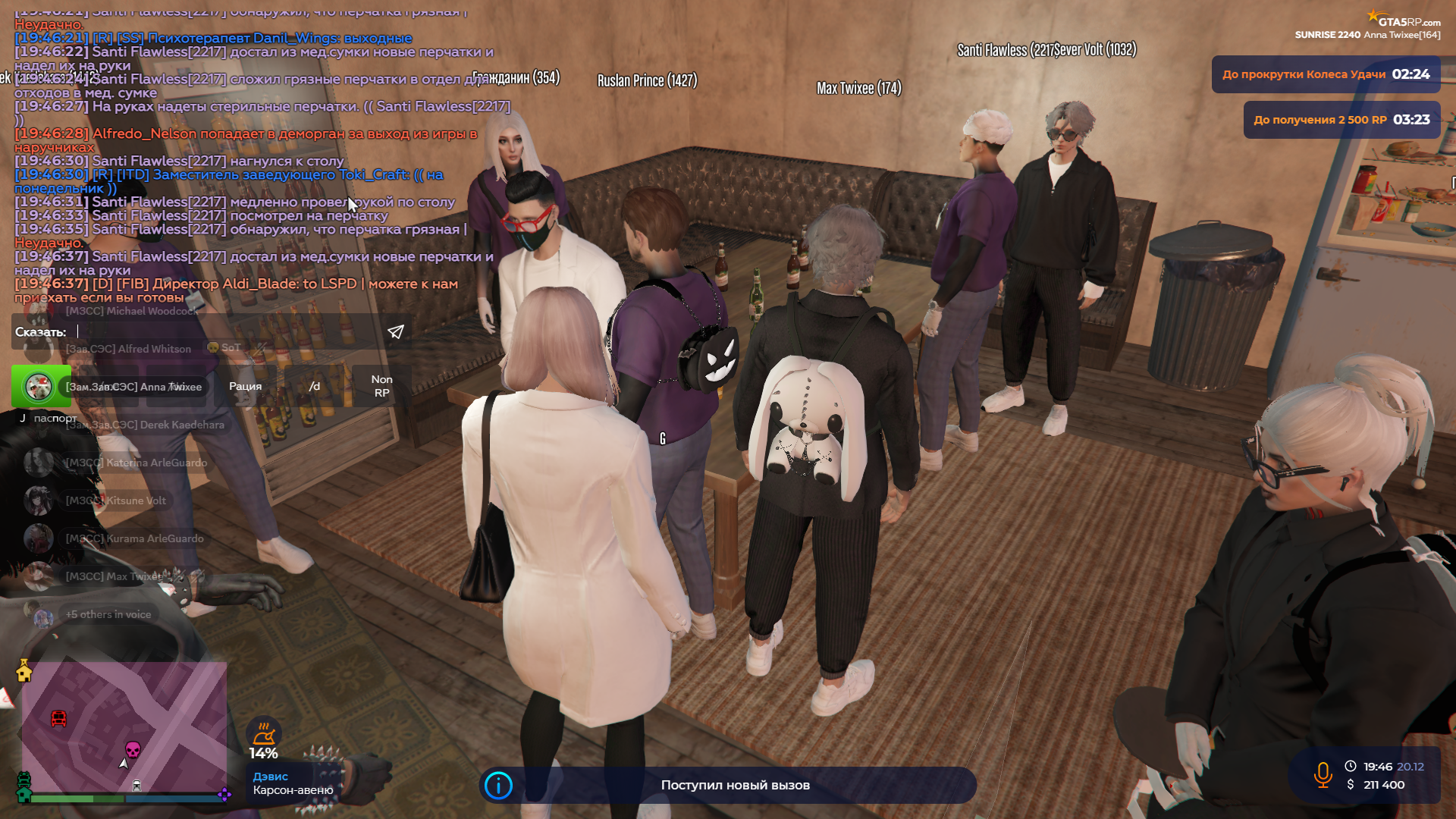Viewport: 1456px width, 819px height.
Task: Click the hunger chicken icon showing 14%
Action: point(263,733)
